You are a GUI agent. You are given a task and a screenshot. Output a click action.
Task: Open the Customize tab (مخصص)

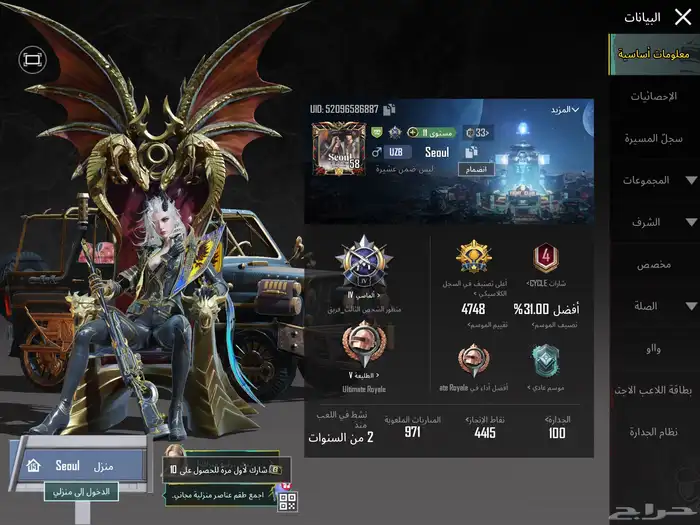[655, 264]
